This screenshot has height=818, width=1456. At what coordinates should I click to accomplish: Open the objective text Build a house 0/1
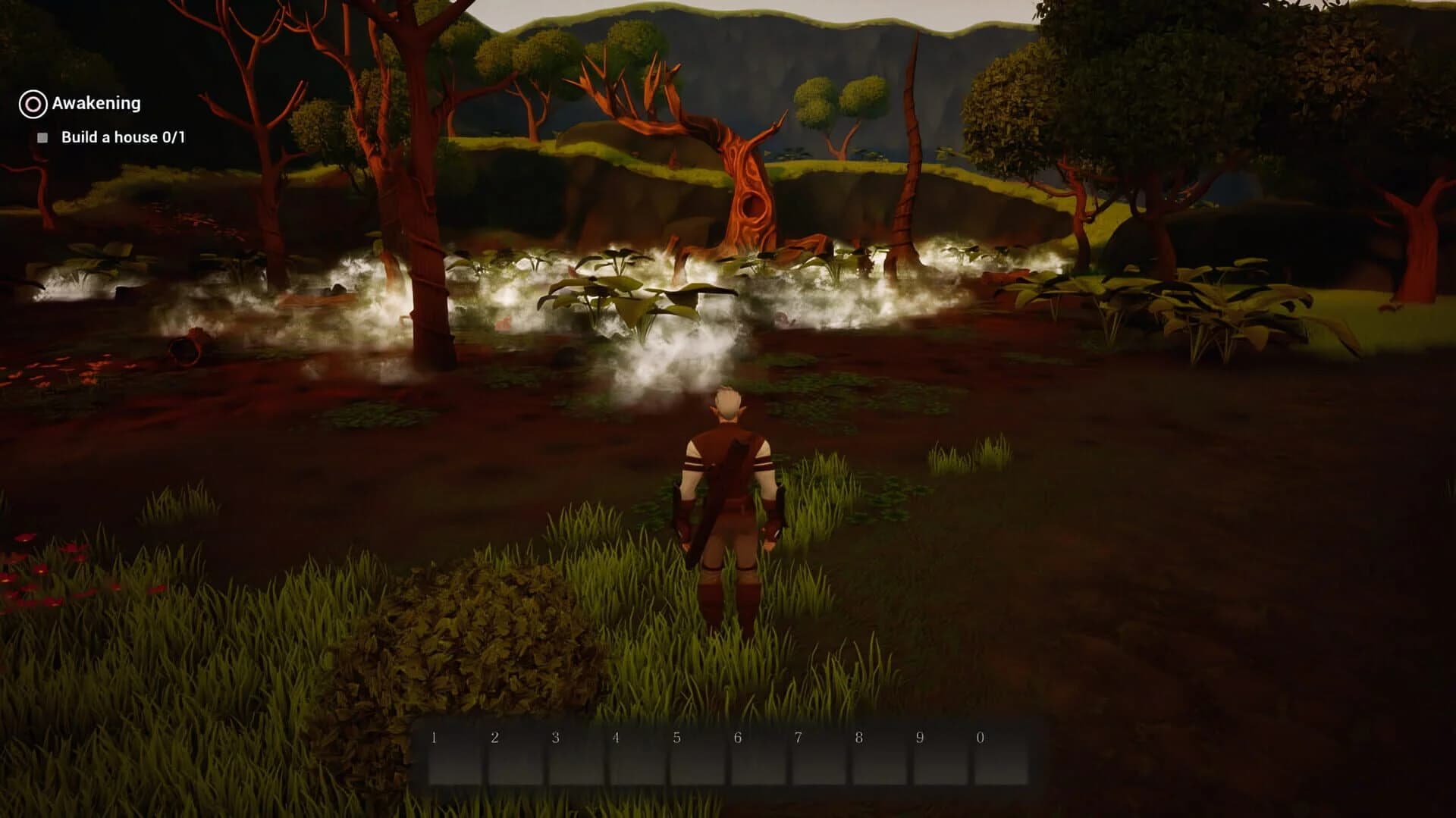(x=124, y=138)
